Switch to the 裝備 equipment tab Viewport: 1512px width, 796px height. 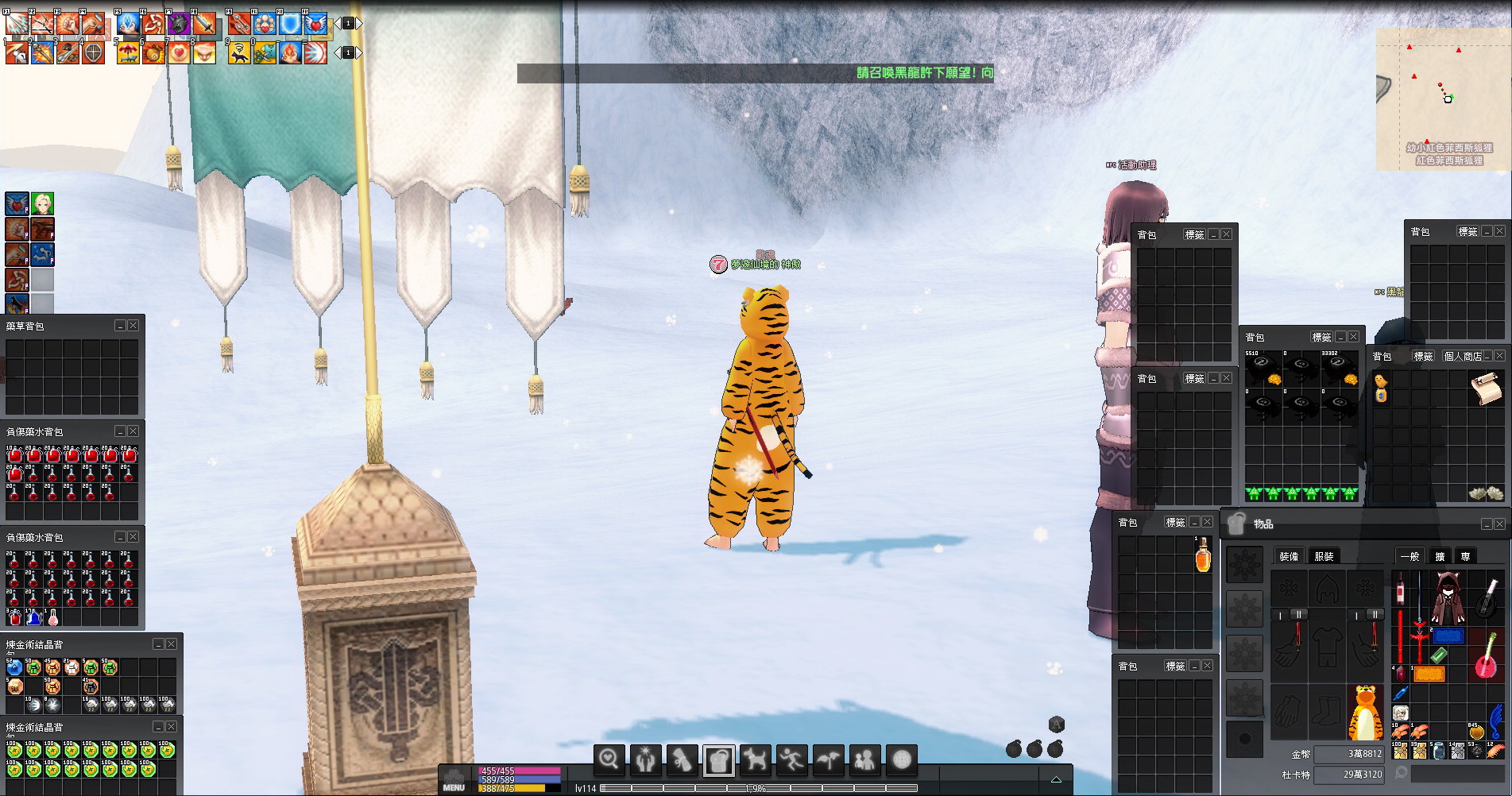[1288, 556]
